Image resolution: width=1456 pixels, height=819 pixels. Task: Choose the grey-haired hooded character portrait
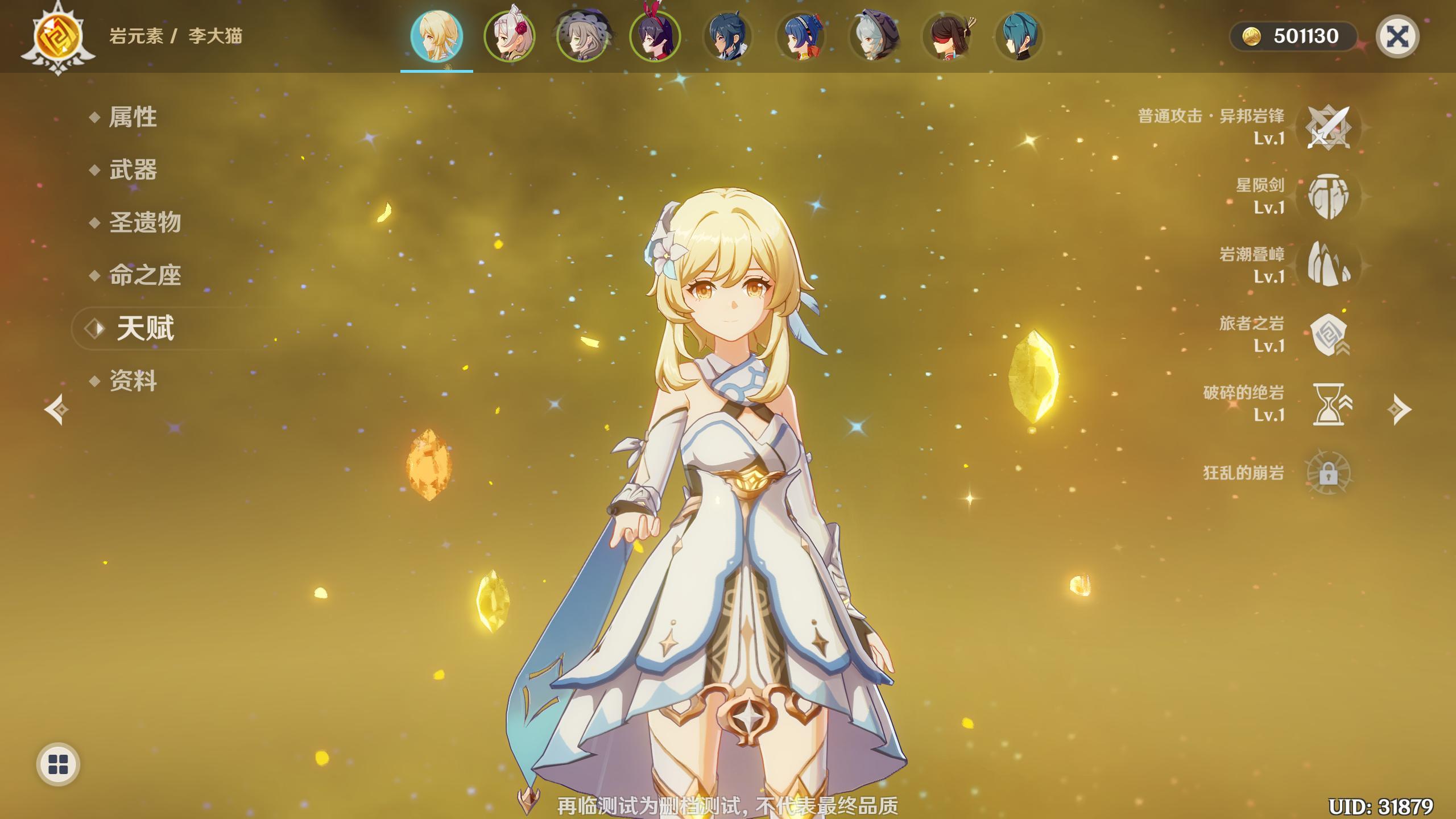(x=874, y=36)
